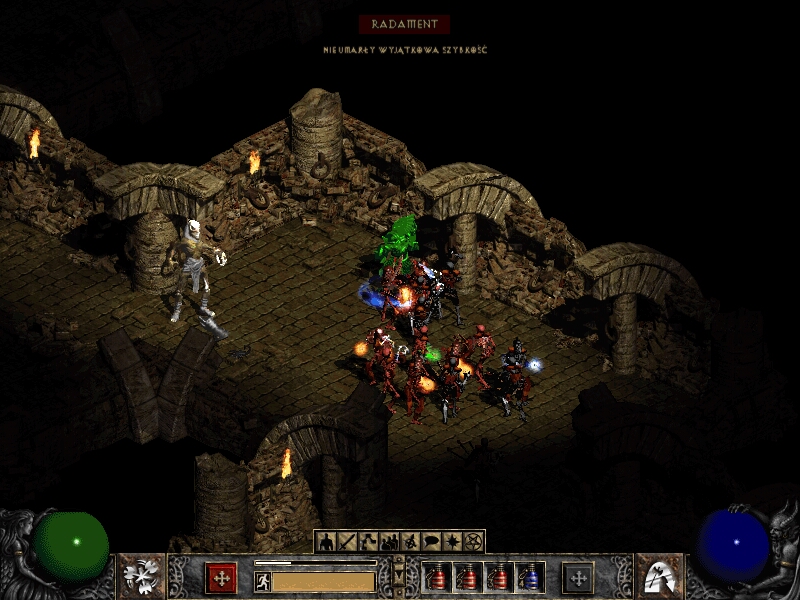Toggle the automap icon in the mini panel

point(410,542)
